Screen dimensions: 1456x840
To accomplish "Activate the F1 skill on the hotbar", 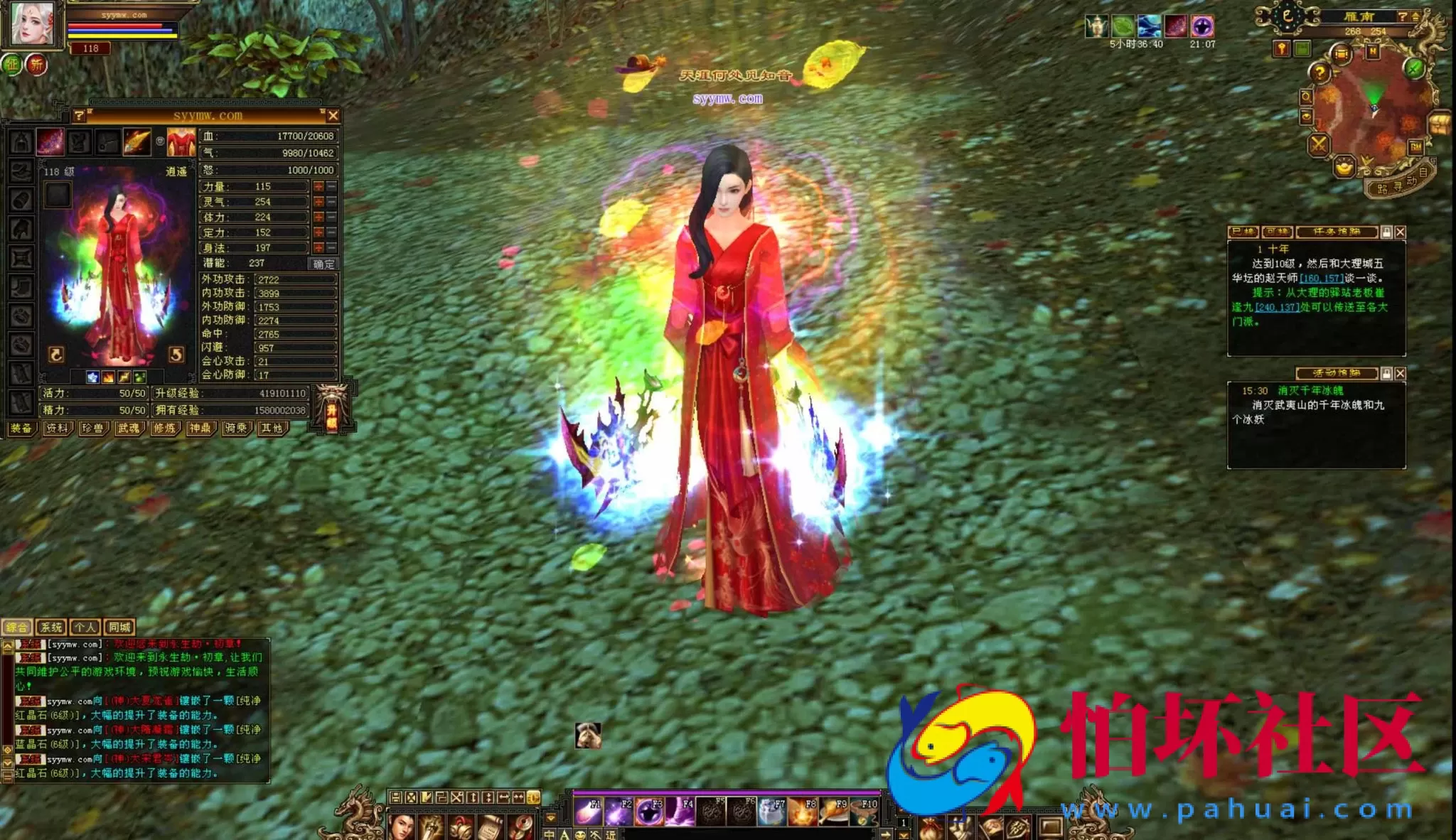I will [x=588, y=812].
